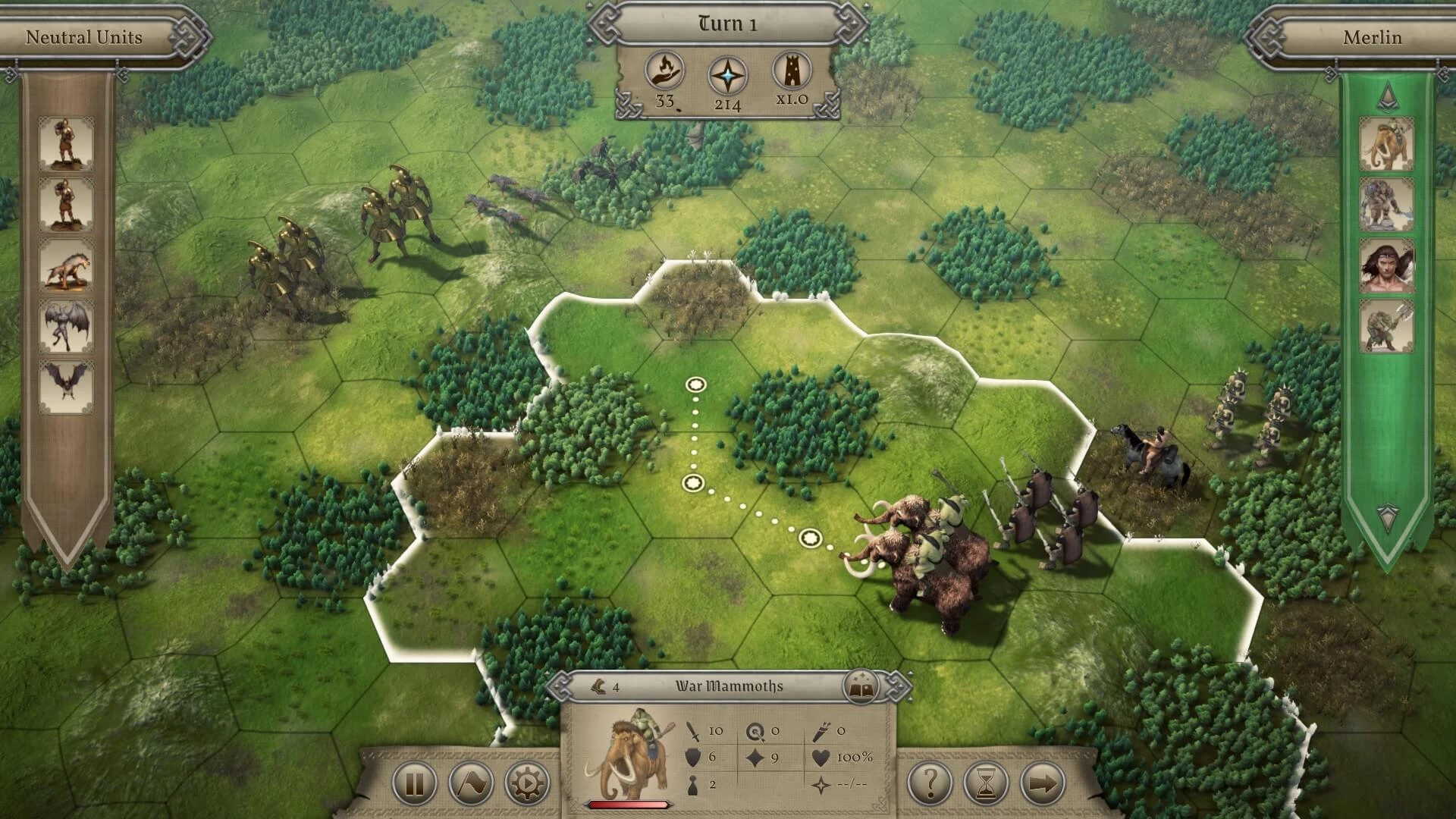This screenshot has width=1456, height=819.
Task: End turn with the arrow button
Action: [1043, 783]
